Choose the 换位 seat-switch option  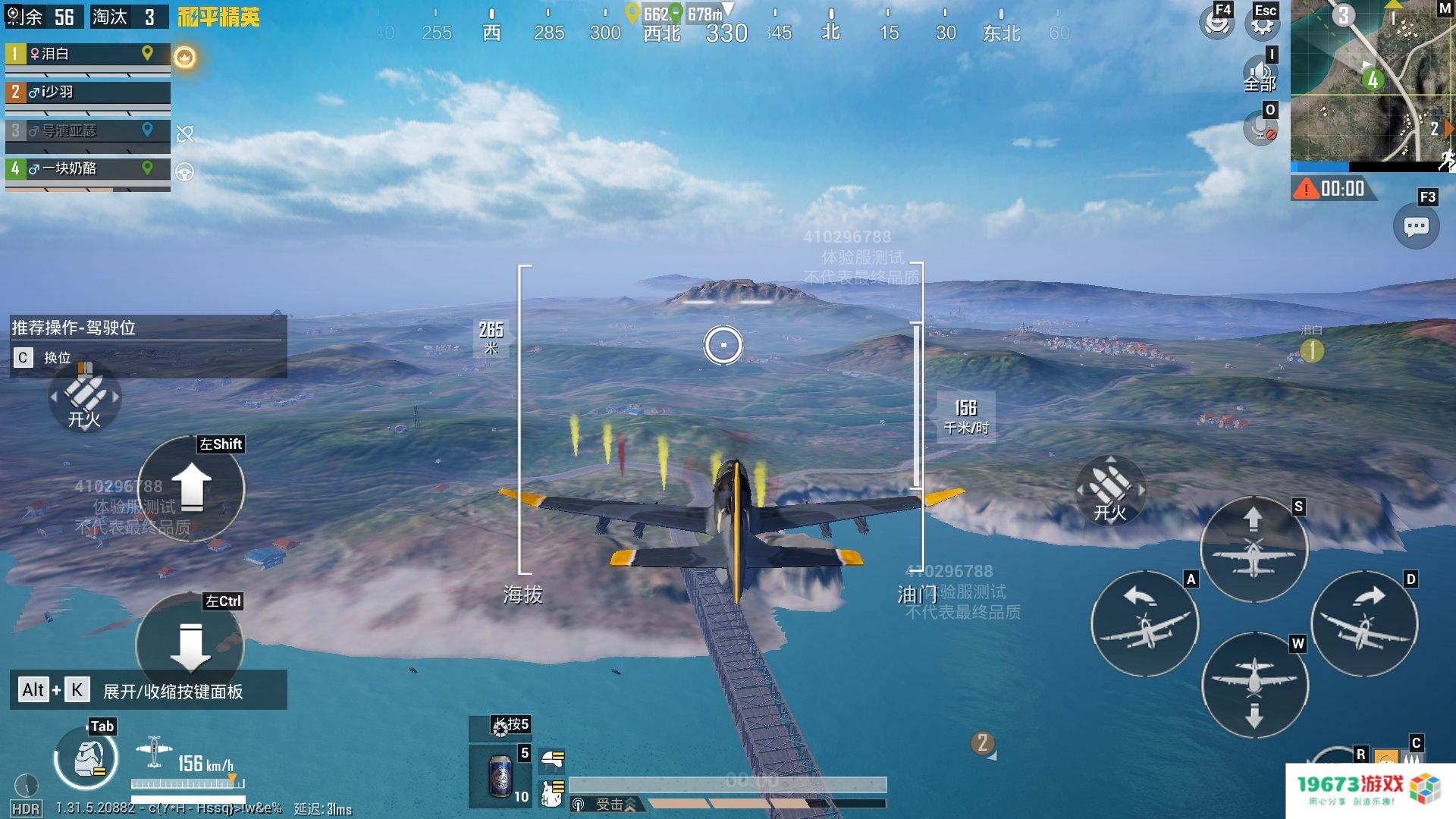(45, 358)
